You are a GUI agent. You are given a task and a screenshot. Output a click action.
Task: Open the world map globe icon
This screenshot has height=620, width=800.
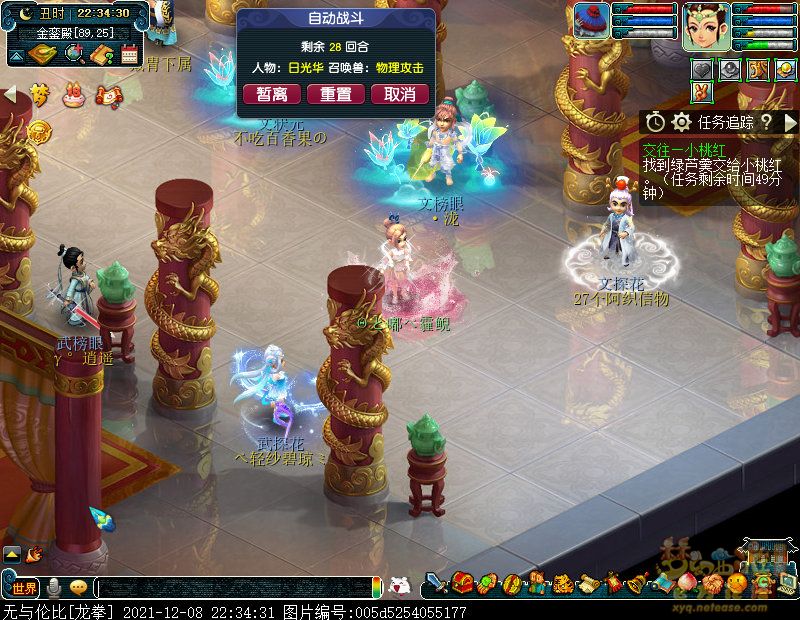click(74, 53)
